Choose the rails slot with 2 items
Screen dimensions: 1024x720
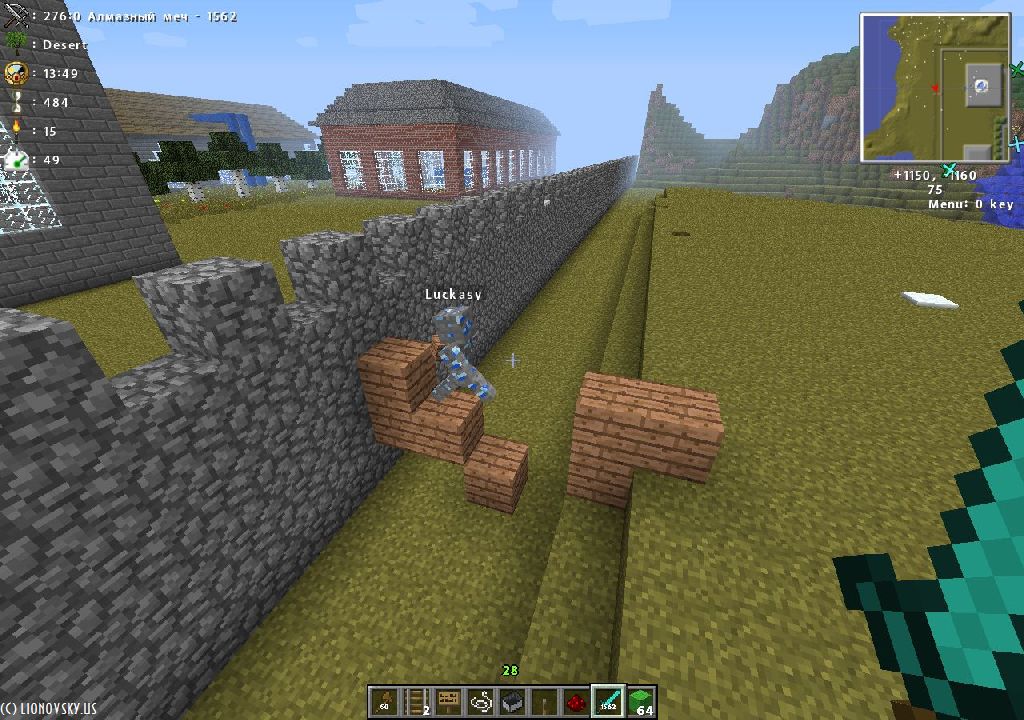(x=416, y=702)
